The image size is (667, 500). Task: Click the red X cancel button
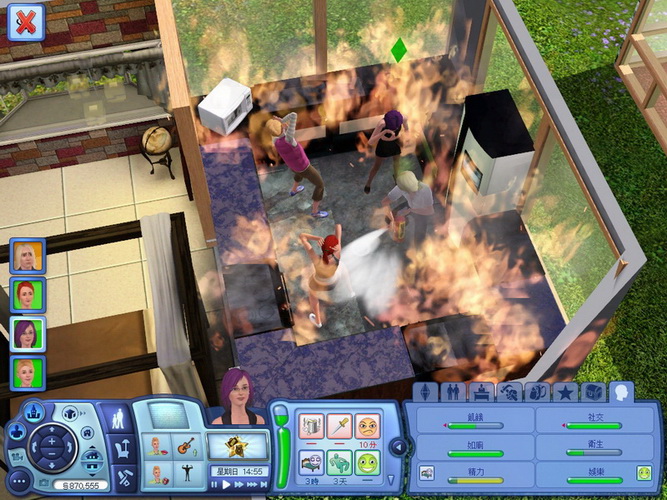click(26, 21)
